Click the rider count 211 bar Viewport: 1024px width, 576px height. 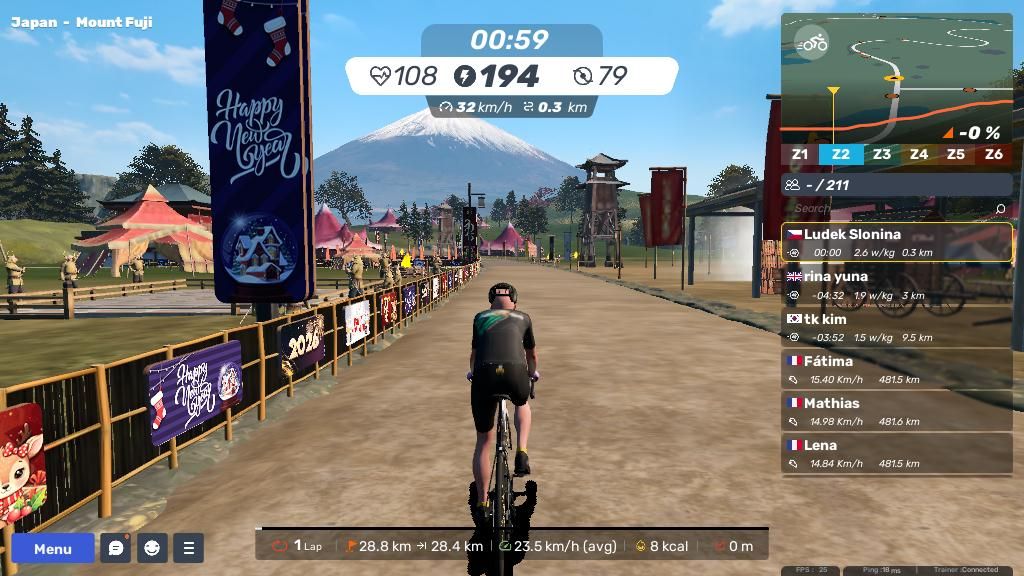(x=896, y=184)
